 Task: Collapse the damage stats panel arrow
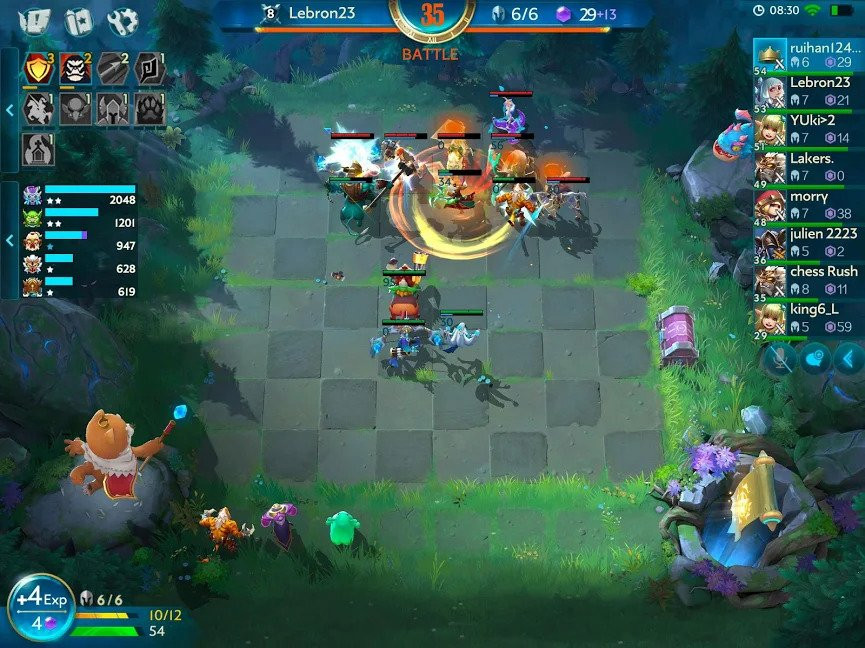click(x=10, y=241)
